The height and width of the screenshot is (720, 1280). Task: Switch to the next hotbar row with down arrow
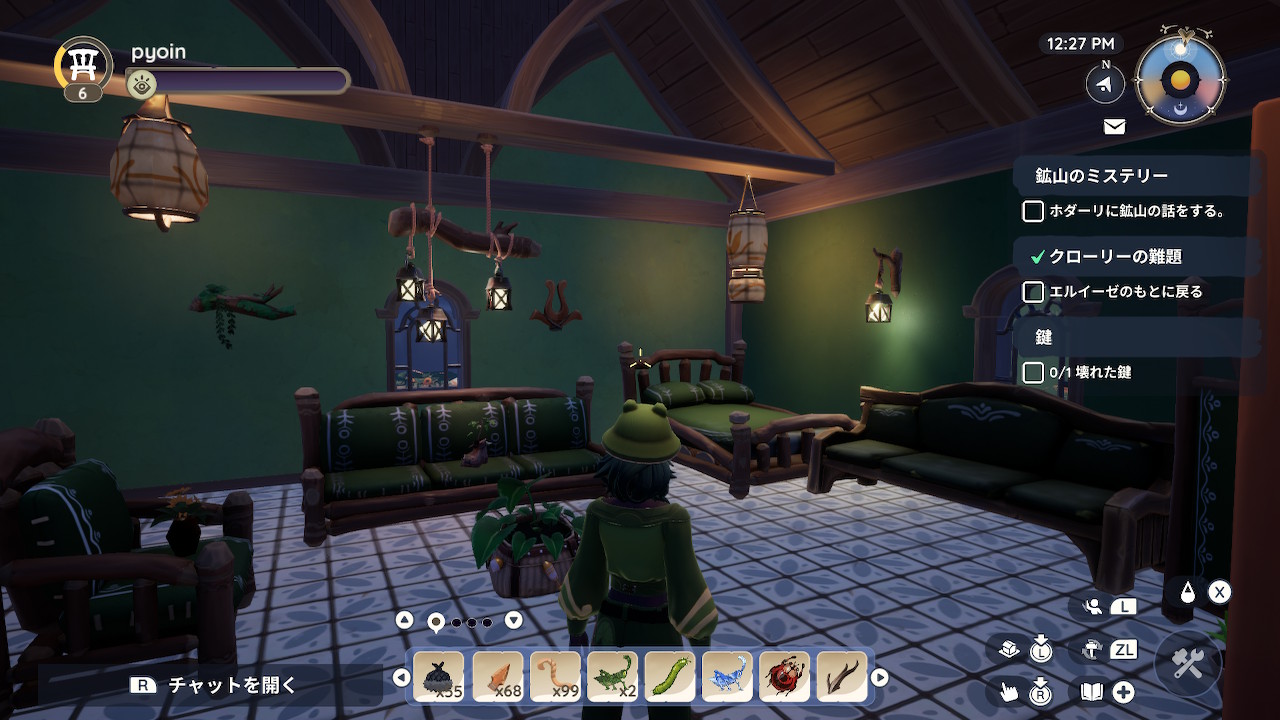[x=514, y=620]
